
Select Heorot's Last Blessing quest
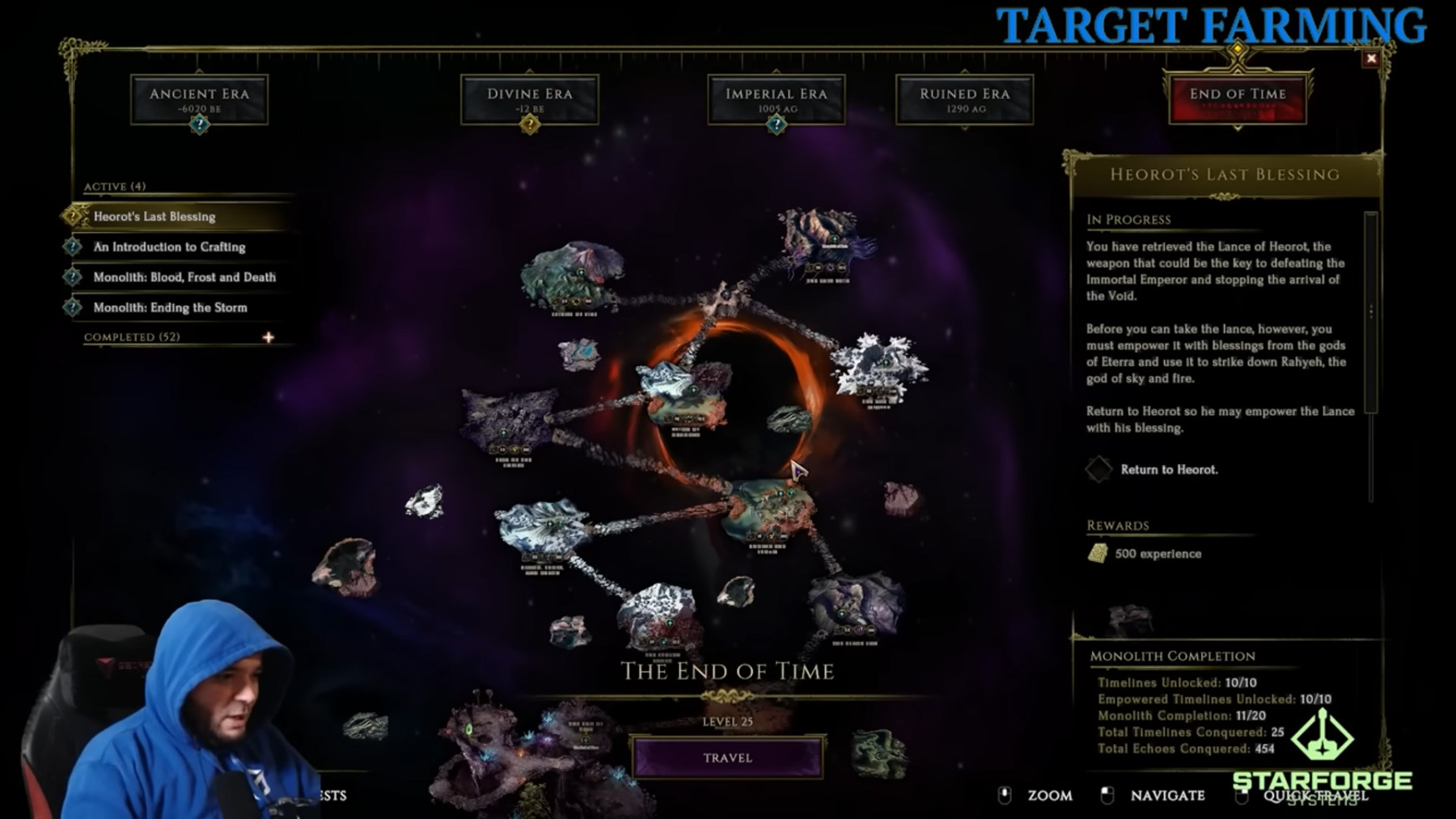click(154, 217)
